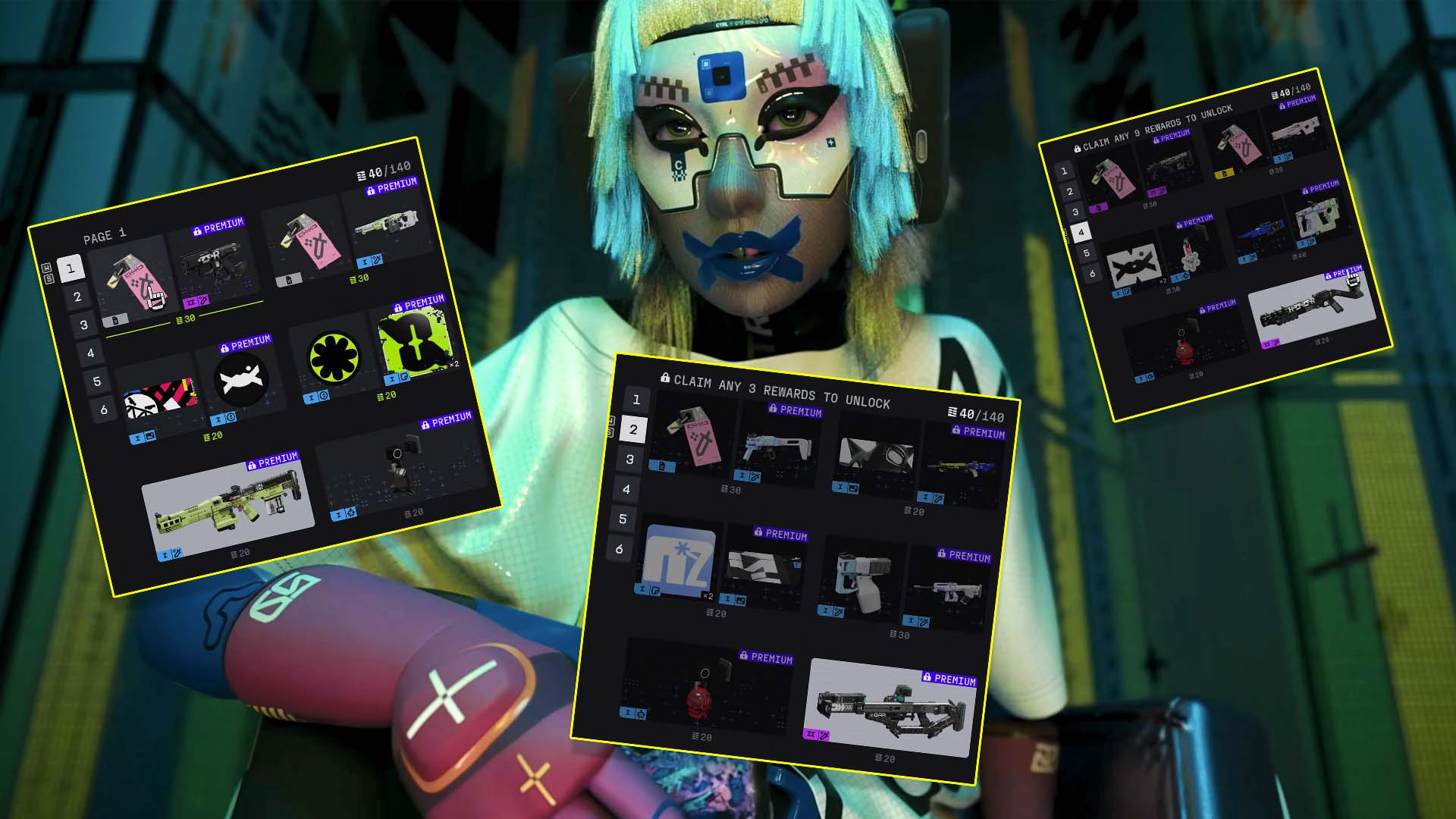Open page 5 in the left battle pass panel
Screen dimensions: 1456x819
pos(97,382)
